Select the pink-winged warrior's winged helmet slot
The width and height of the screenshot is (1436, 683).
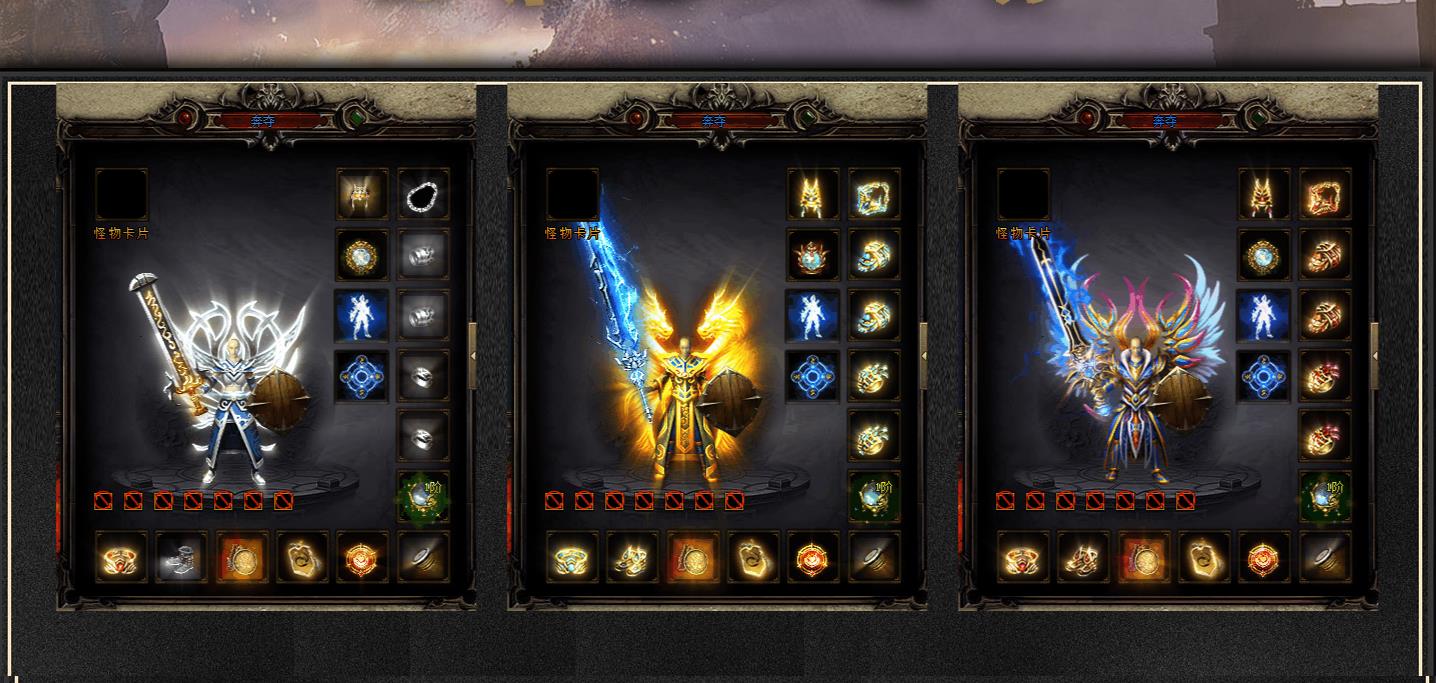coord(1264,194)
